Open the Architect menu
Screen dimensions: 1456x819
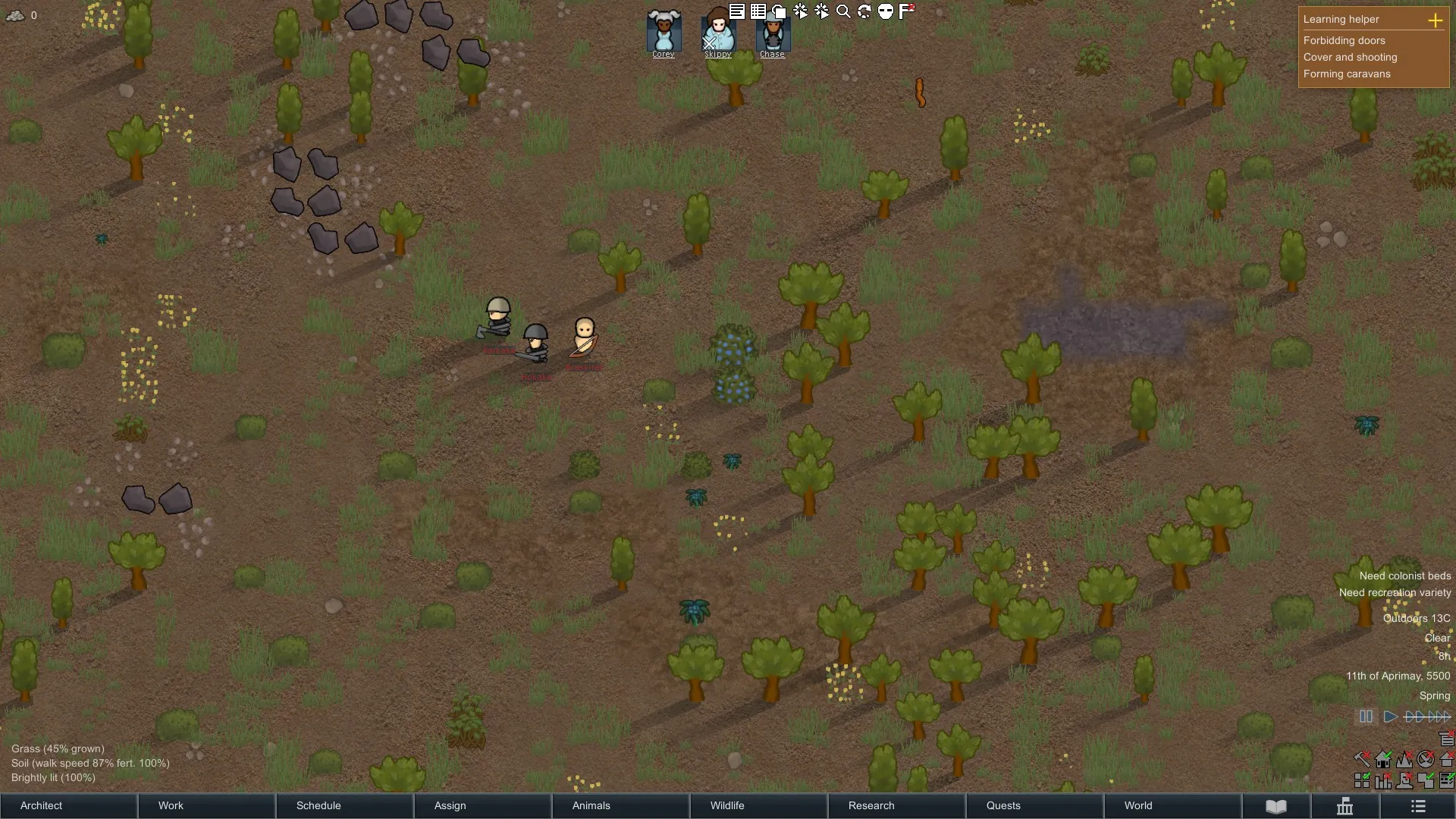tap(68, 805)
